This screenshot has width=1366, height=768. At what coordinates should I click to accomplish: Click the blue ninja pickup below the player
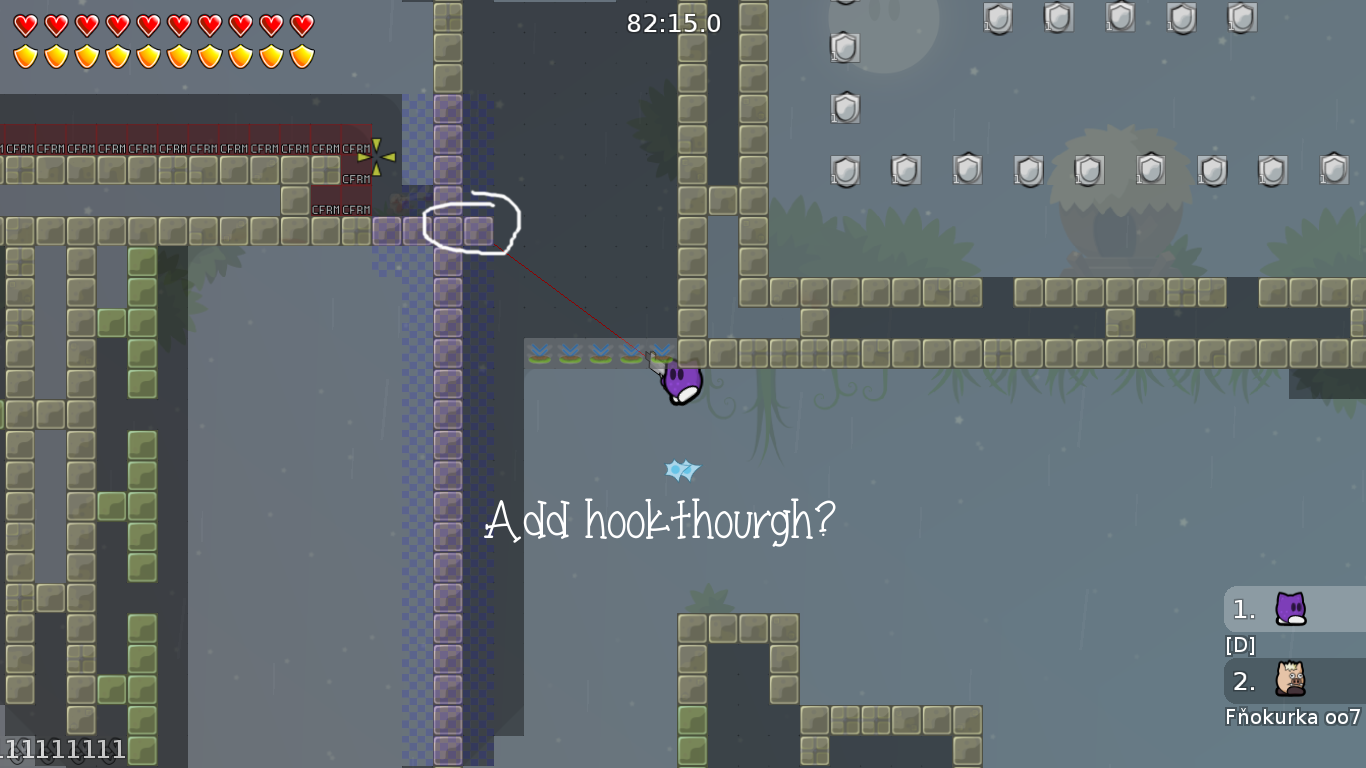tap(682, 470)
